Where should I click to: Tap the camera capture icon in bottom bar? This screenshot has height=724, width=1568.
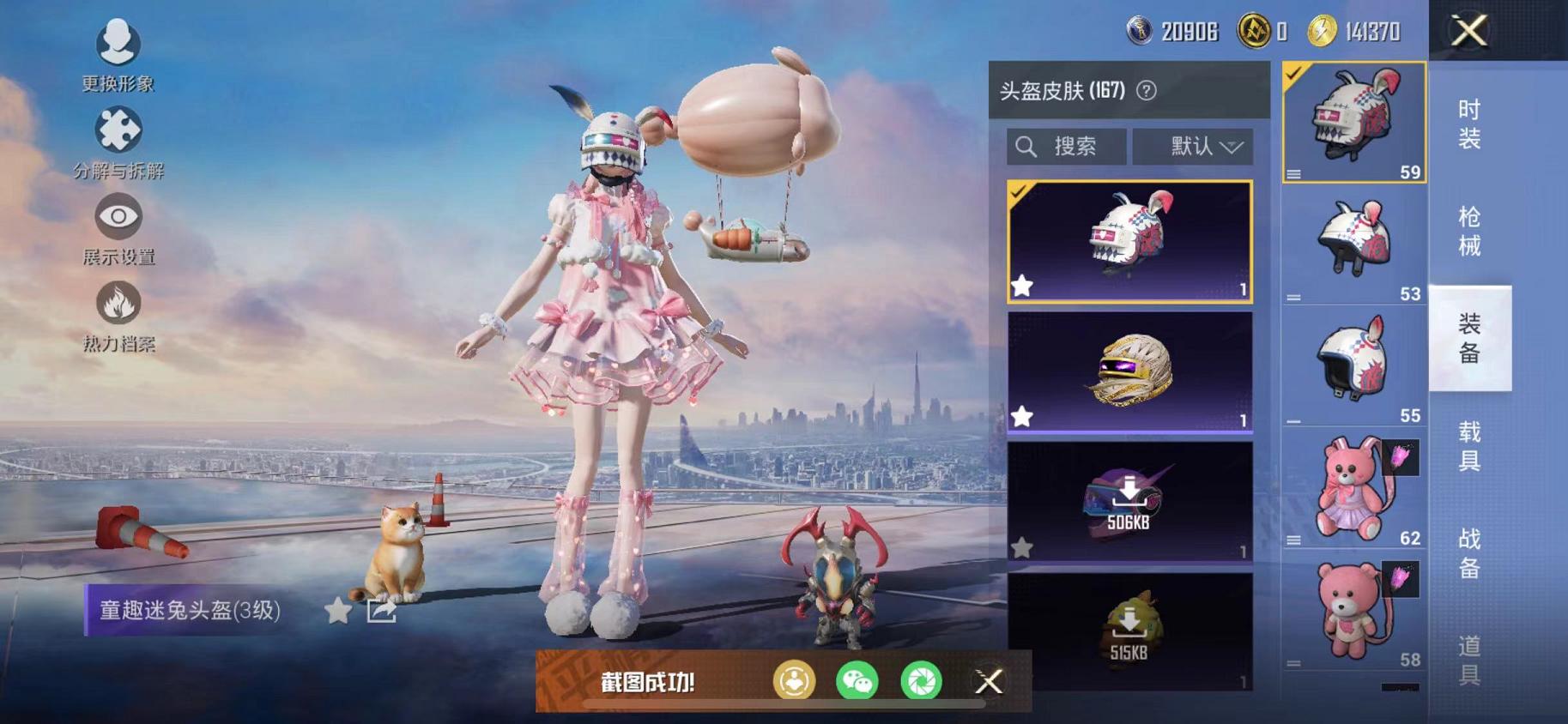(923, 682)
